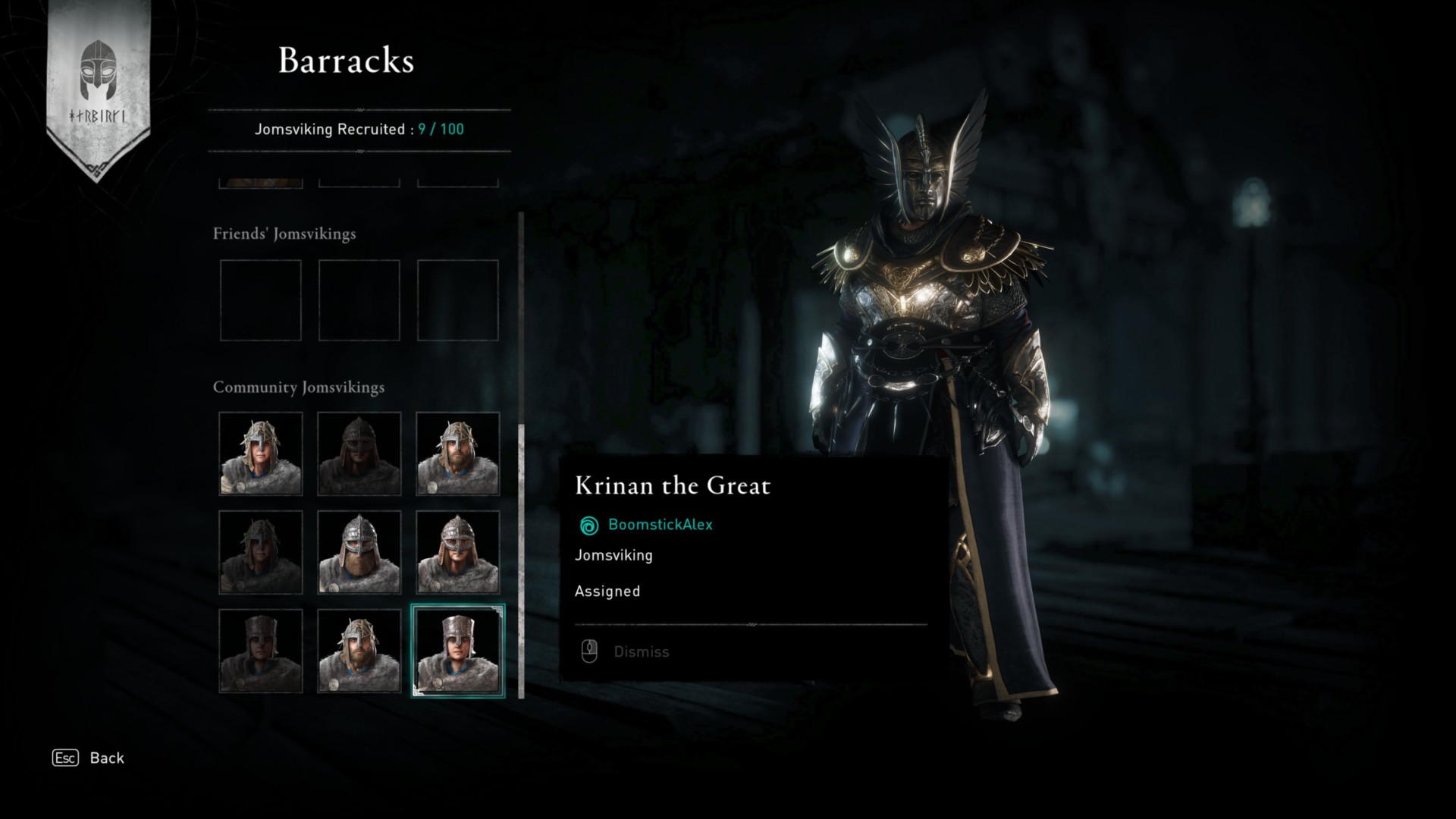
Task: Pick the beardless Jomsviking with the leather-flapped spectacle helmet
Action: pyautogui.click(x=457, y=552)
